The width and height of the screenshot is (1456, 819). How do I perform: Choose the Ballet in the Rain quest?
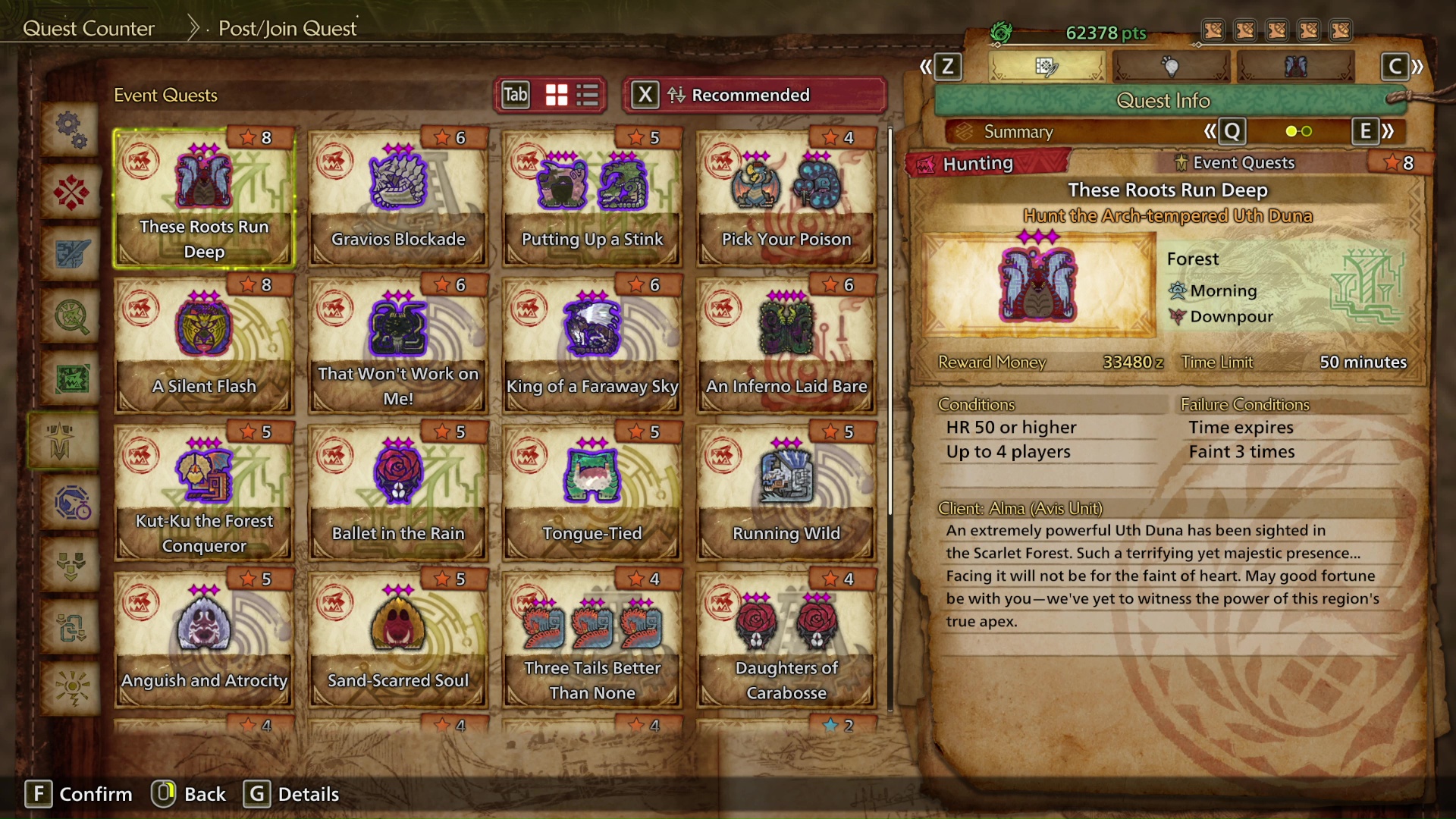(x=397, y=493)
